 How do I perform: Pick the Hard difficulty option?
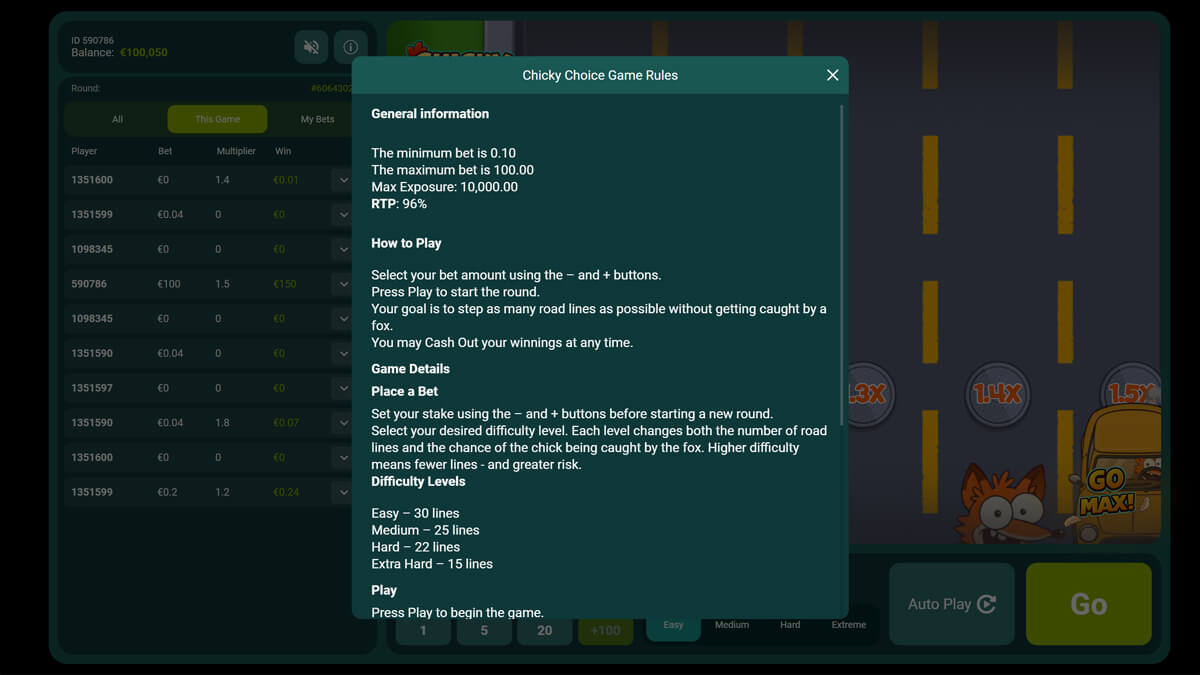pyautogui.click(x=790, y=625)
